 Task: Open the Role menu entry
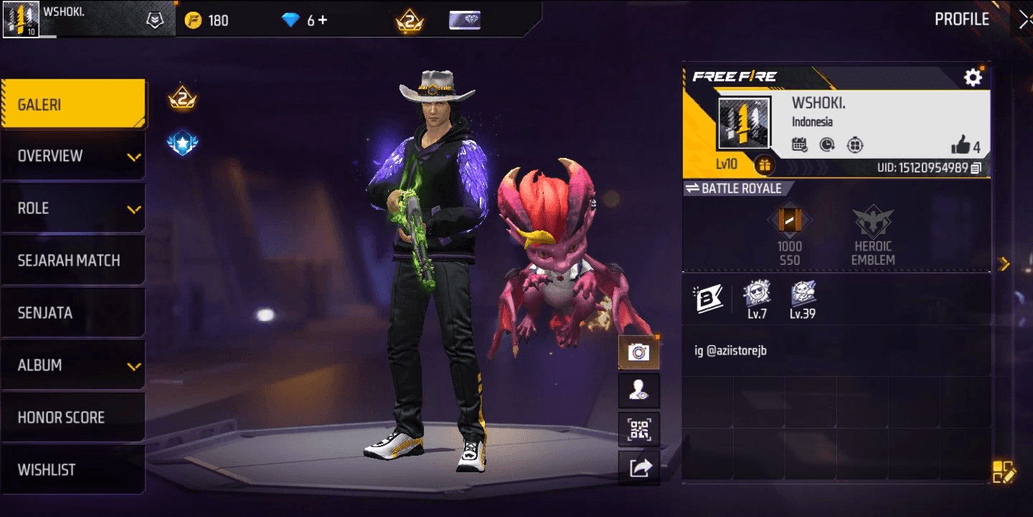coord(72,208)
